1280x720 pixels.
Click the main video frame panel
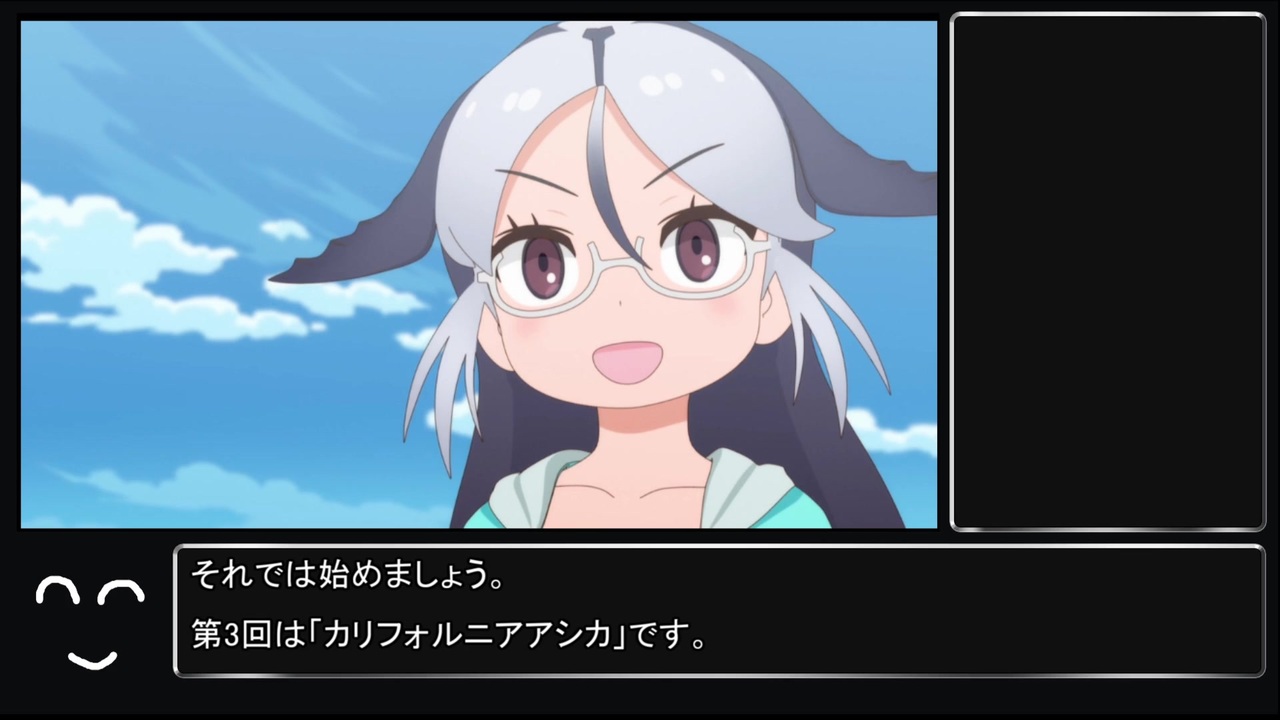coord(478,277)
